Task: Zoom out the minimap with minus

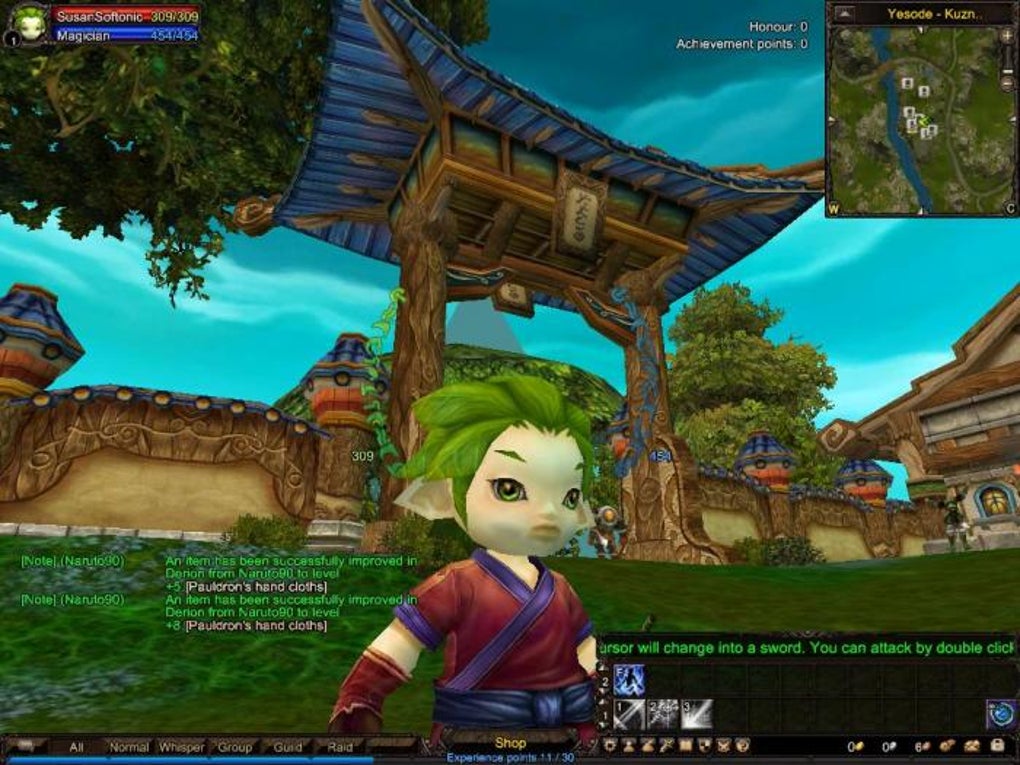Action: [1006, 84]
